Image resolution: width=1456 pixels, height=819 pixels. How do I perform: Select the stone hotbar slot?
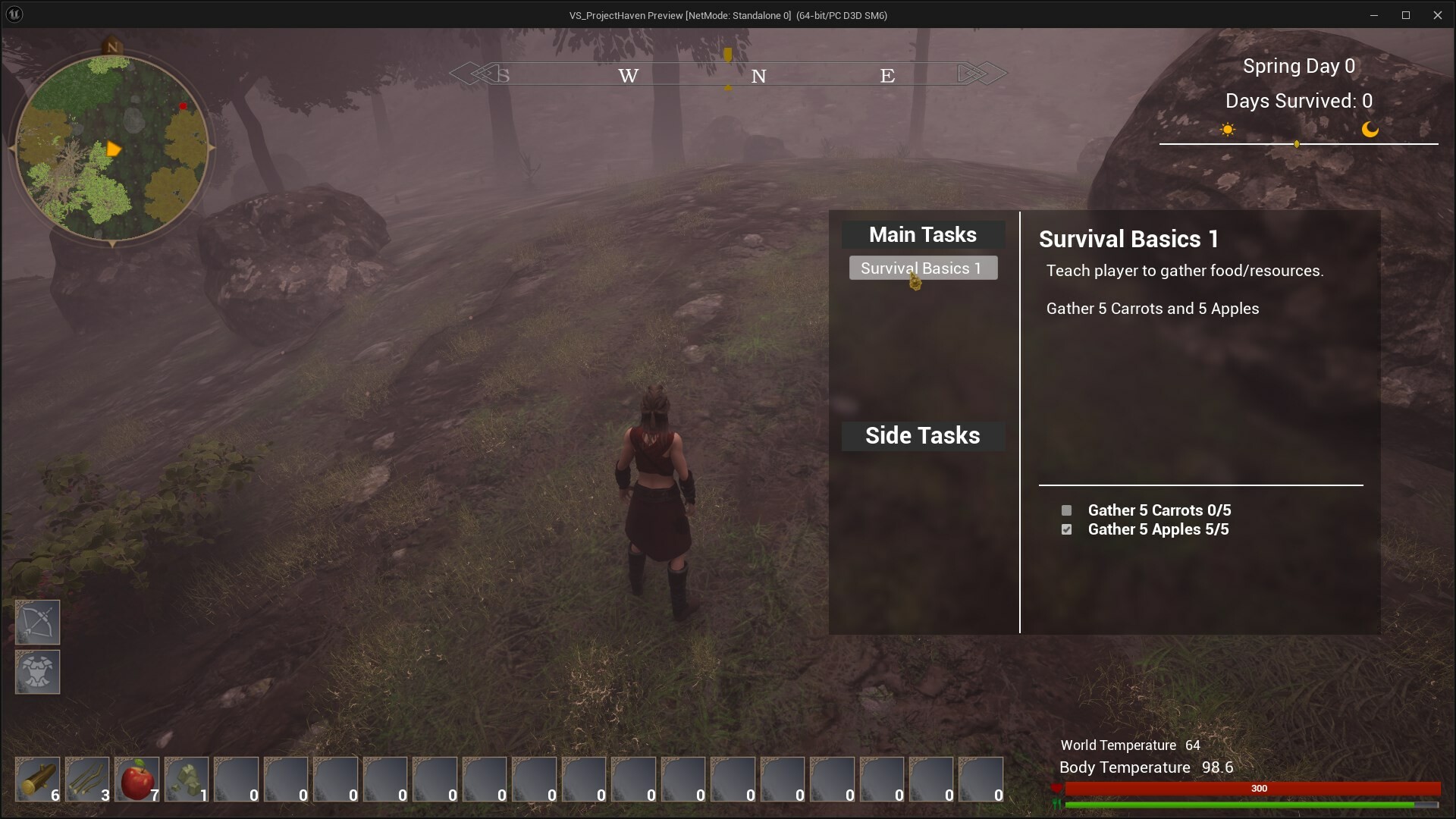click(187, 779)
